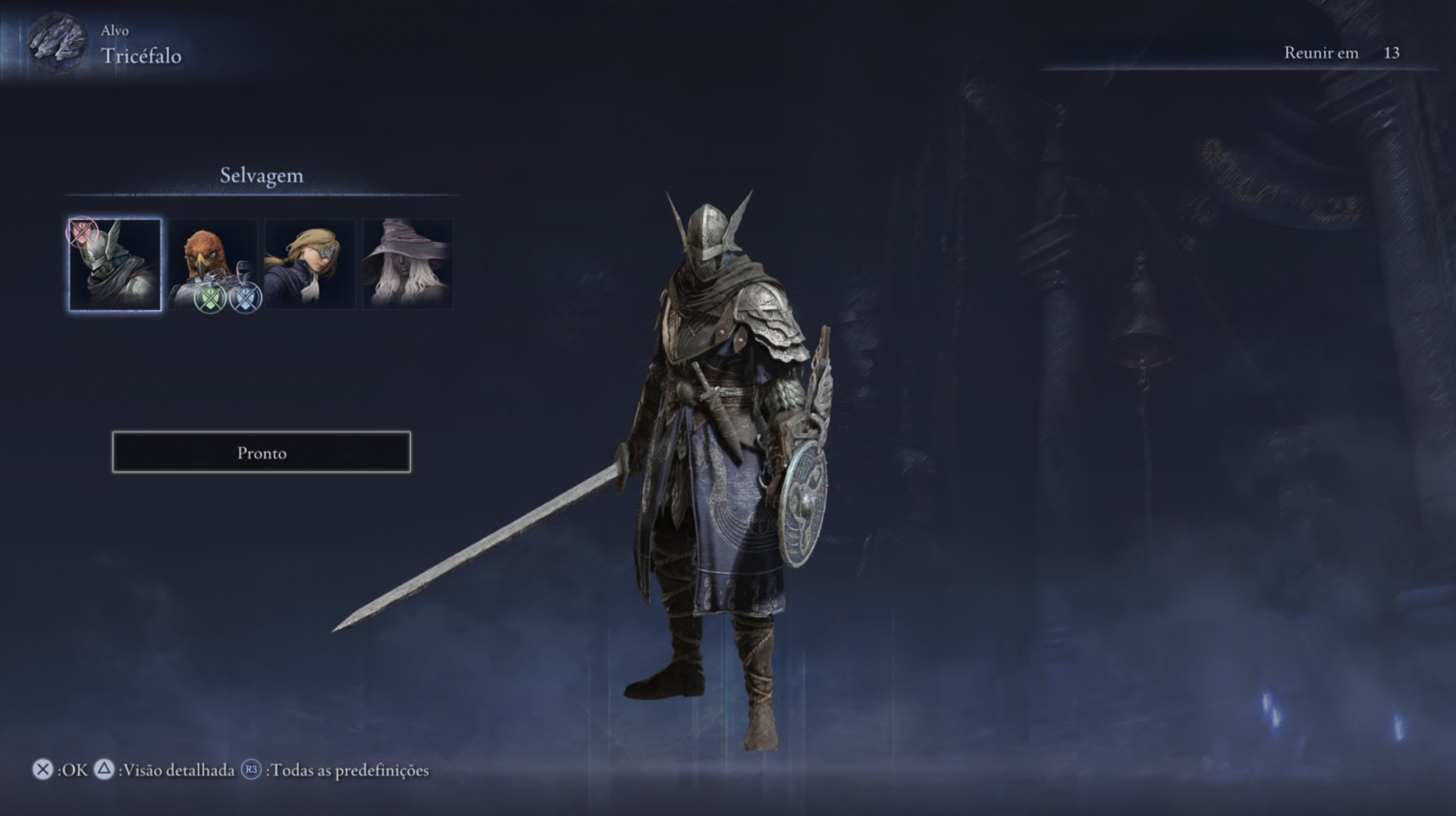This screenshot has width=1456, height=816.
Task: Select the Selvagem knight portrait
Action: coord(115,264)
